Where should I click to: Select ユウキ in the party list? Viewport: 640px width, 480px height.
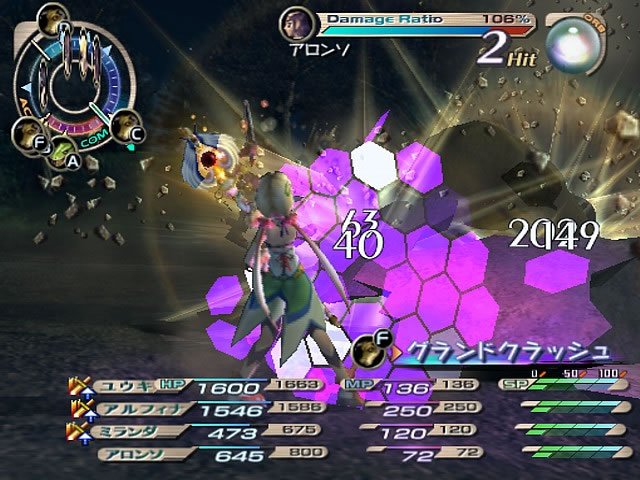[x=128, y=387]
